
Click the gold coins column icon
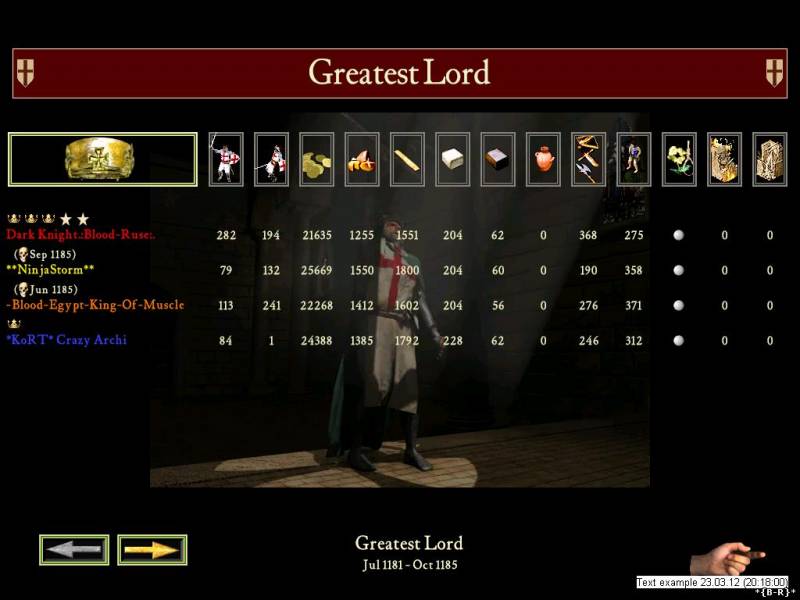[x=316, y=159]
